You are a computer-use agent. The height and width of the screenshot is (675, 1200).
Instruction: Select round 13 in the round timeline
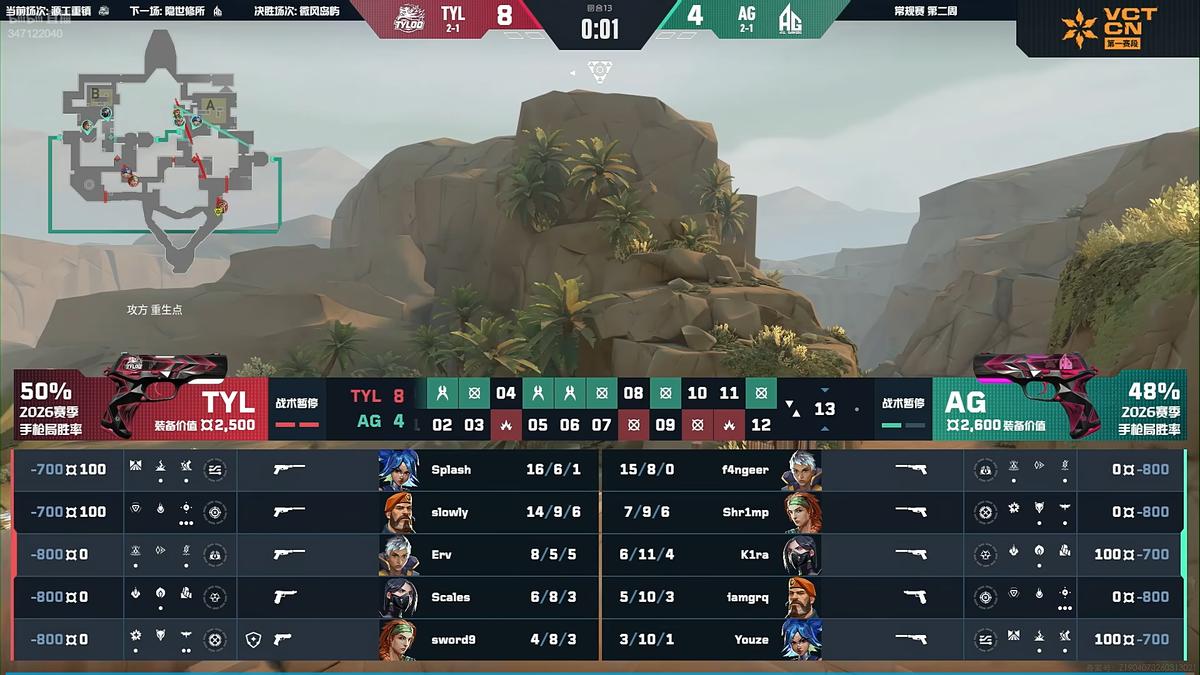[x=824, y=409]
